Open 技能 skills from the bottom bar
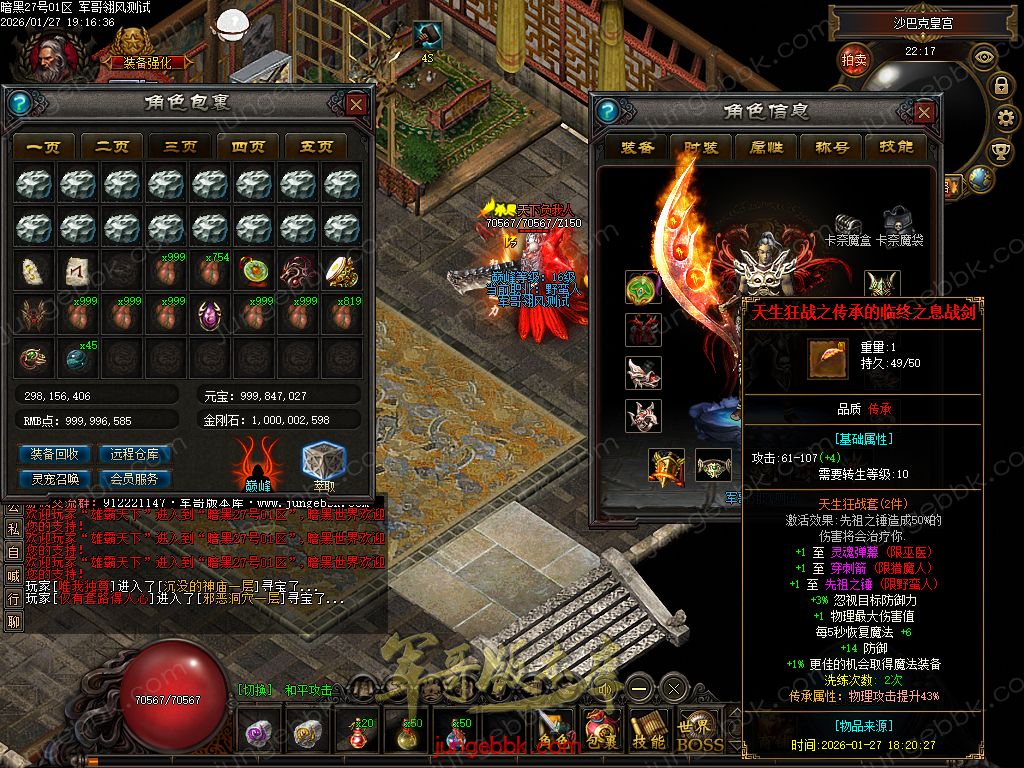This screenshot has width=1024, height=768. (649, 733)
